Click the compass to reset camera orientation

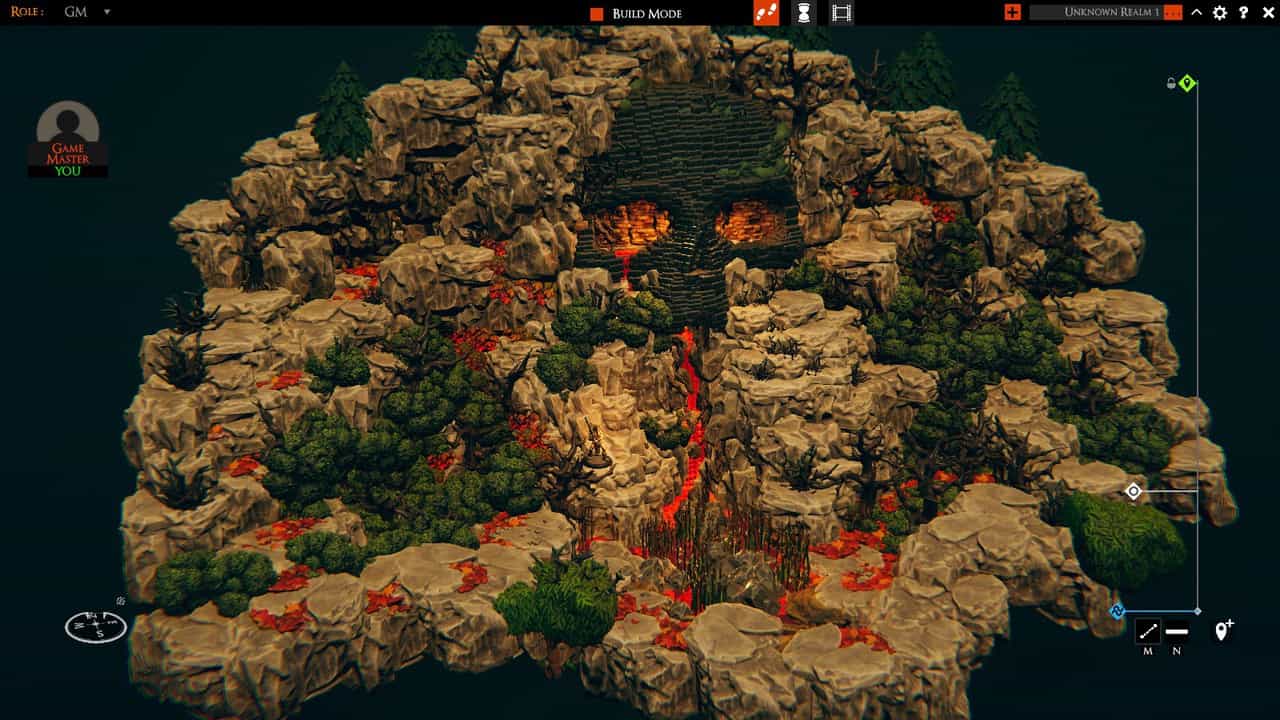coord(95,627)
